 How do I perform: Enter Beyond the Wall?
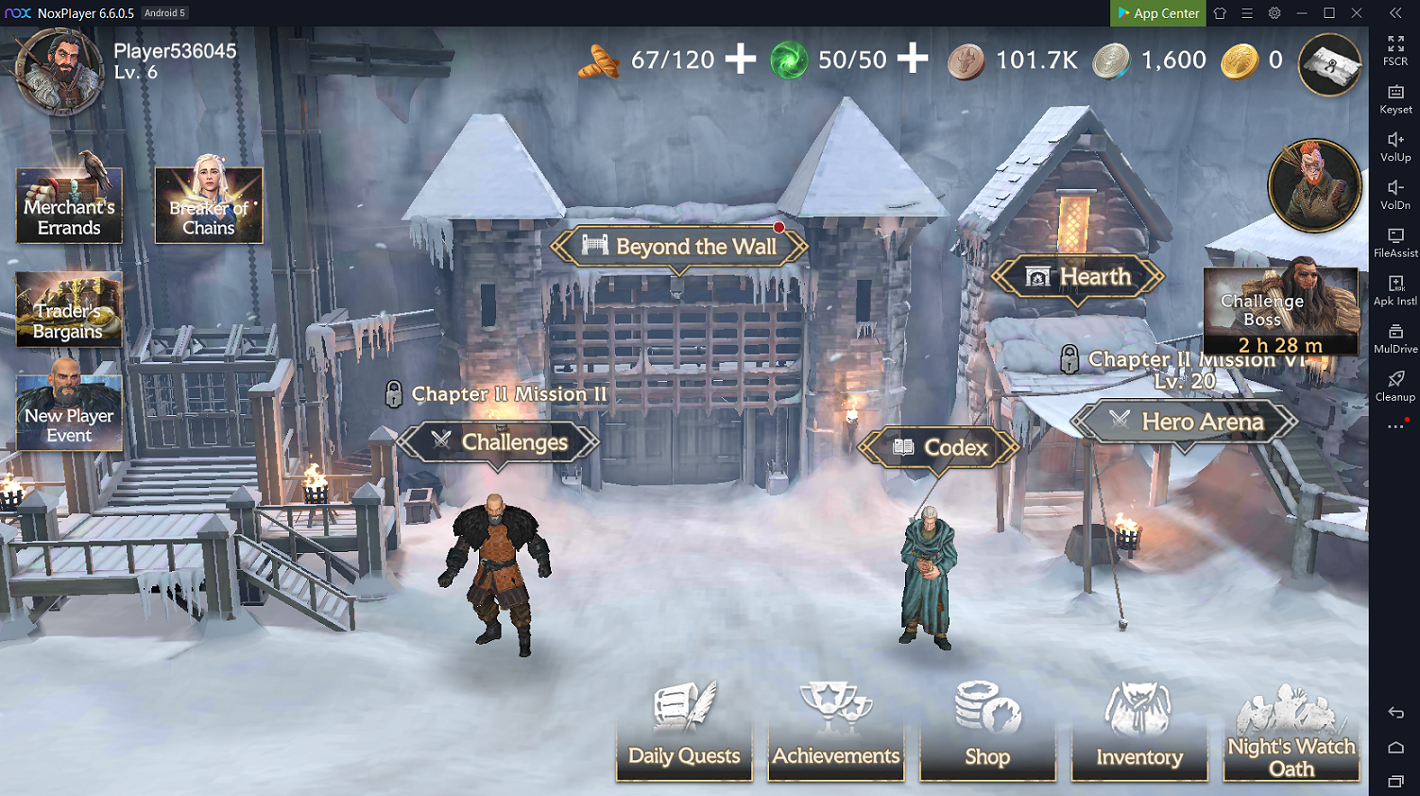click(x=680, y=247)
